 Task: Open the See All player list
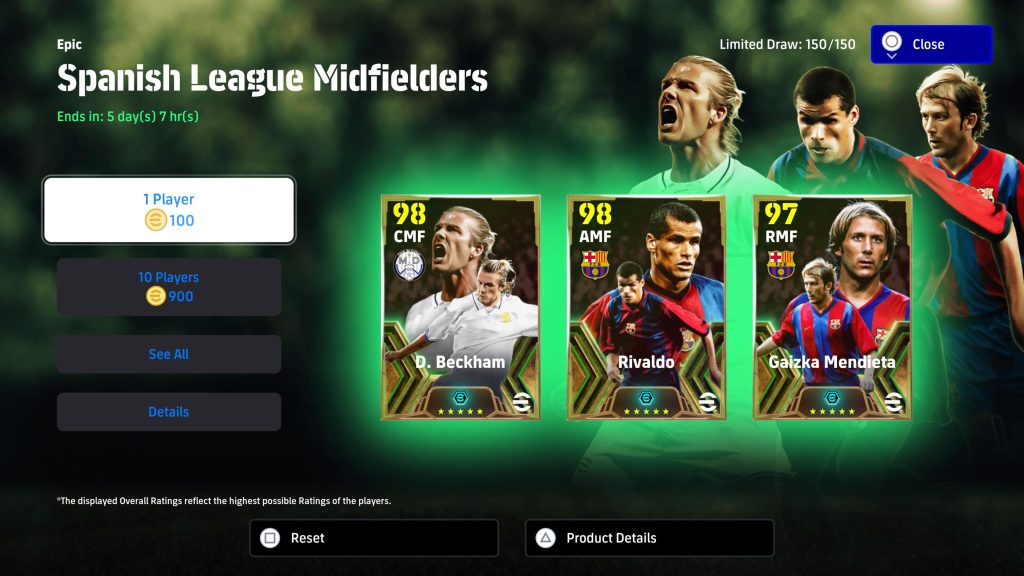click(x=169, y=354)
